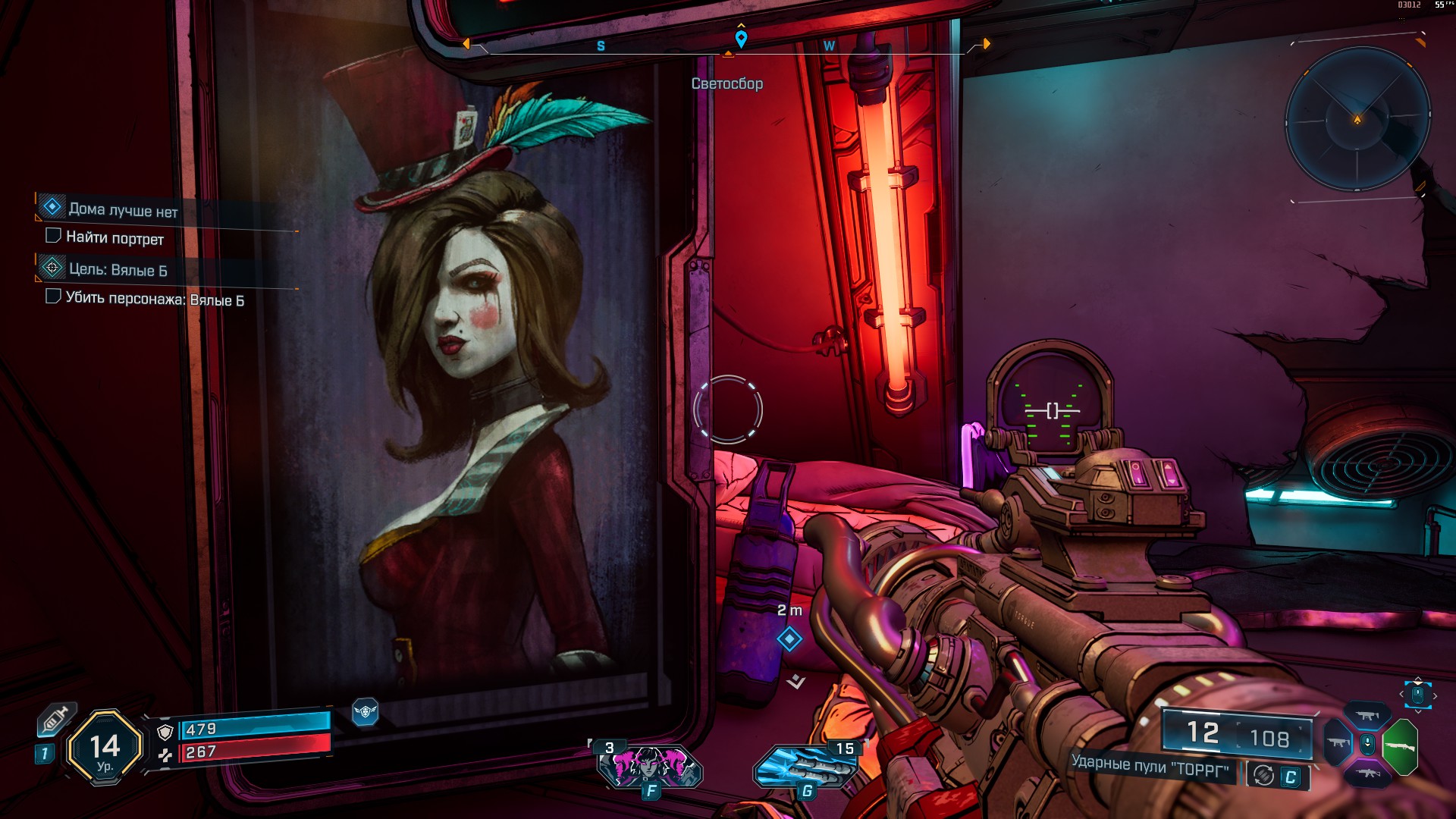Toggle the ammo-swap mode icon
Viewport: 1456px width, 819px height.
point(1263,775)
